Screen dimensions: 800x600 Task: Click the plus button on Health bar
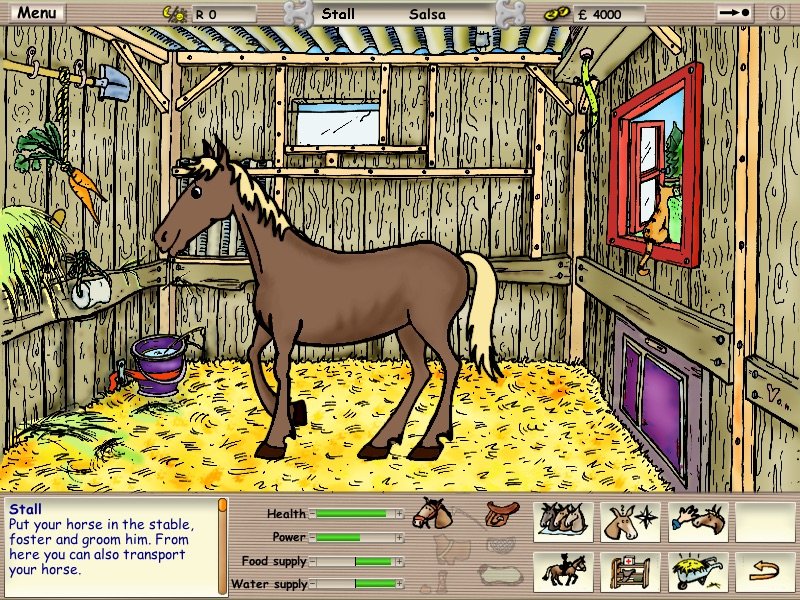click(400, 514)
